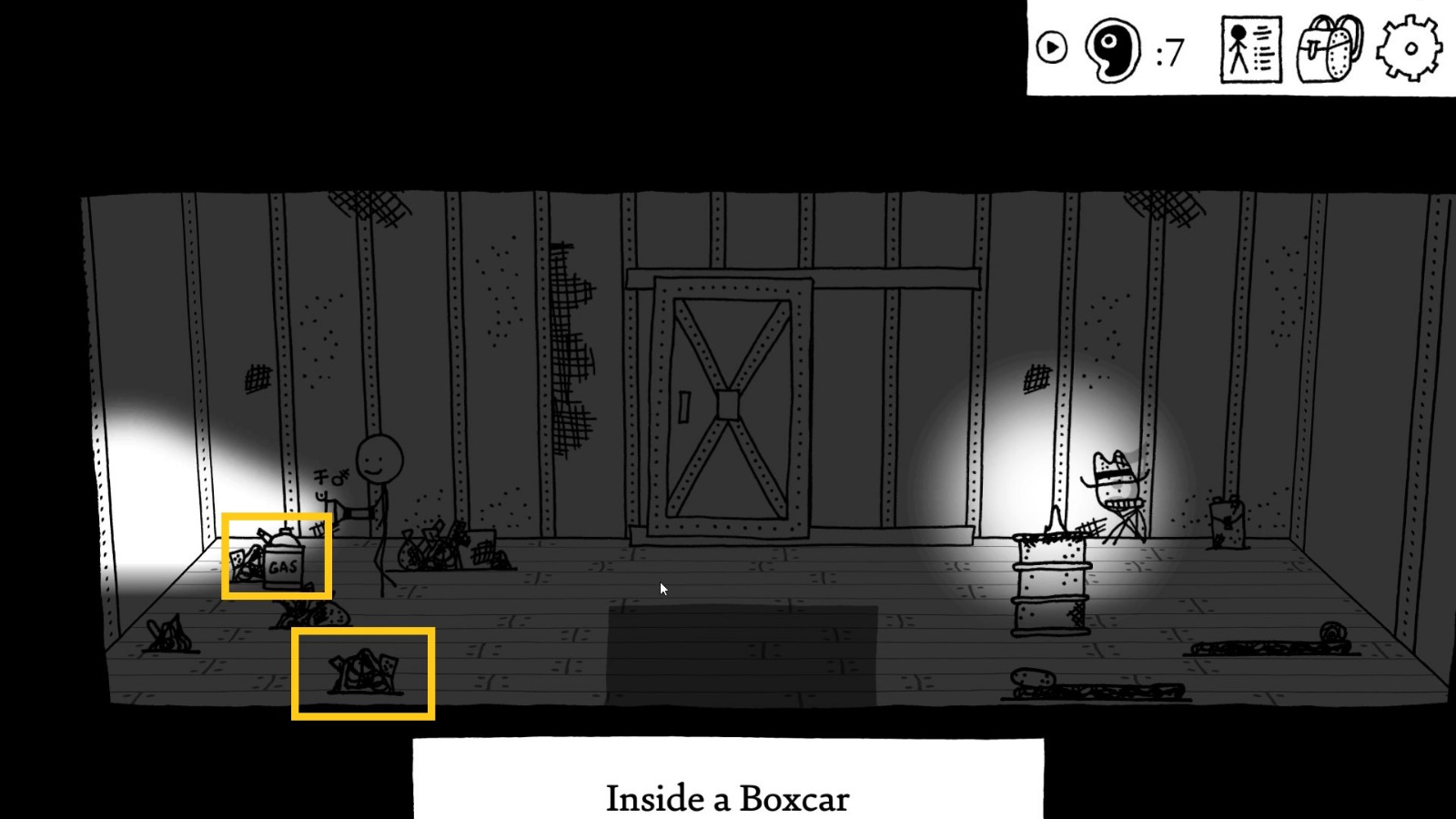Click the highlighted trash pile
The height and width of the screenshot is (819, 1456).
[x=362, y=673]
